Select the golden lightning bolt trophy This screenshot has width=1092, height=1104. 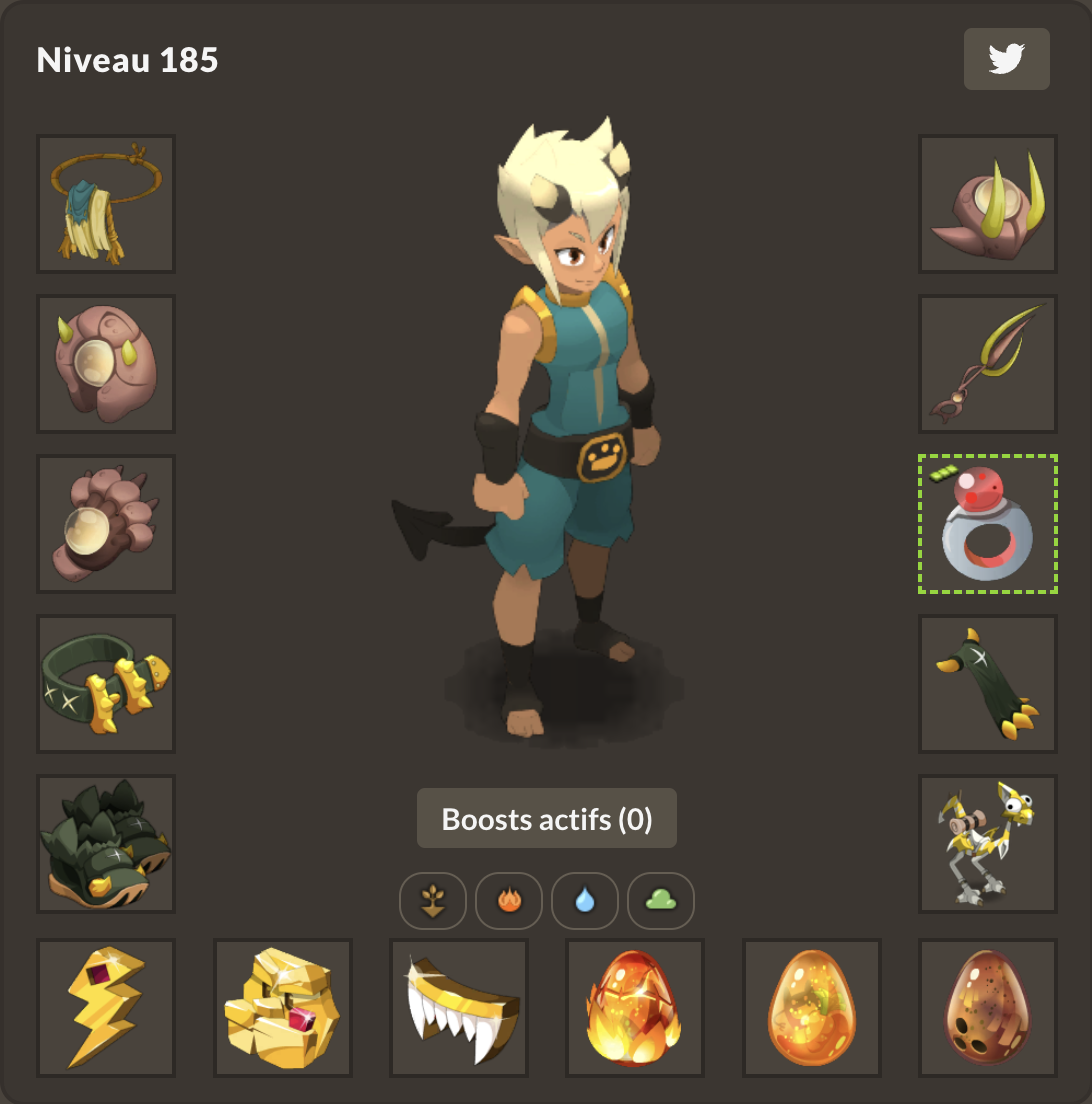(x=106, y=1008)
